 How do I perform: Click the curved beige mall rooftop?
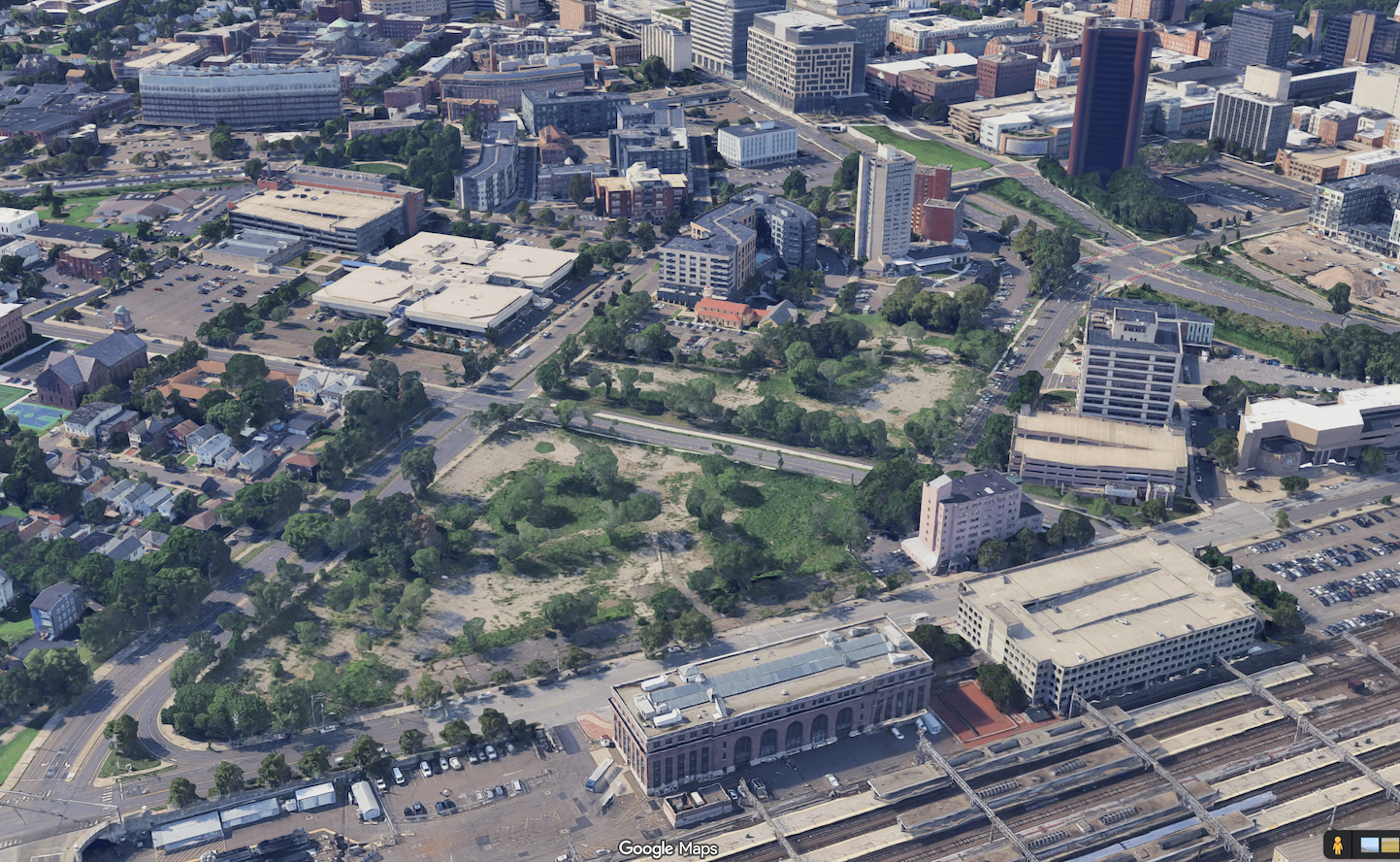coord(446,277)
